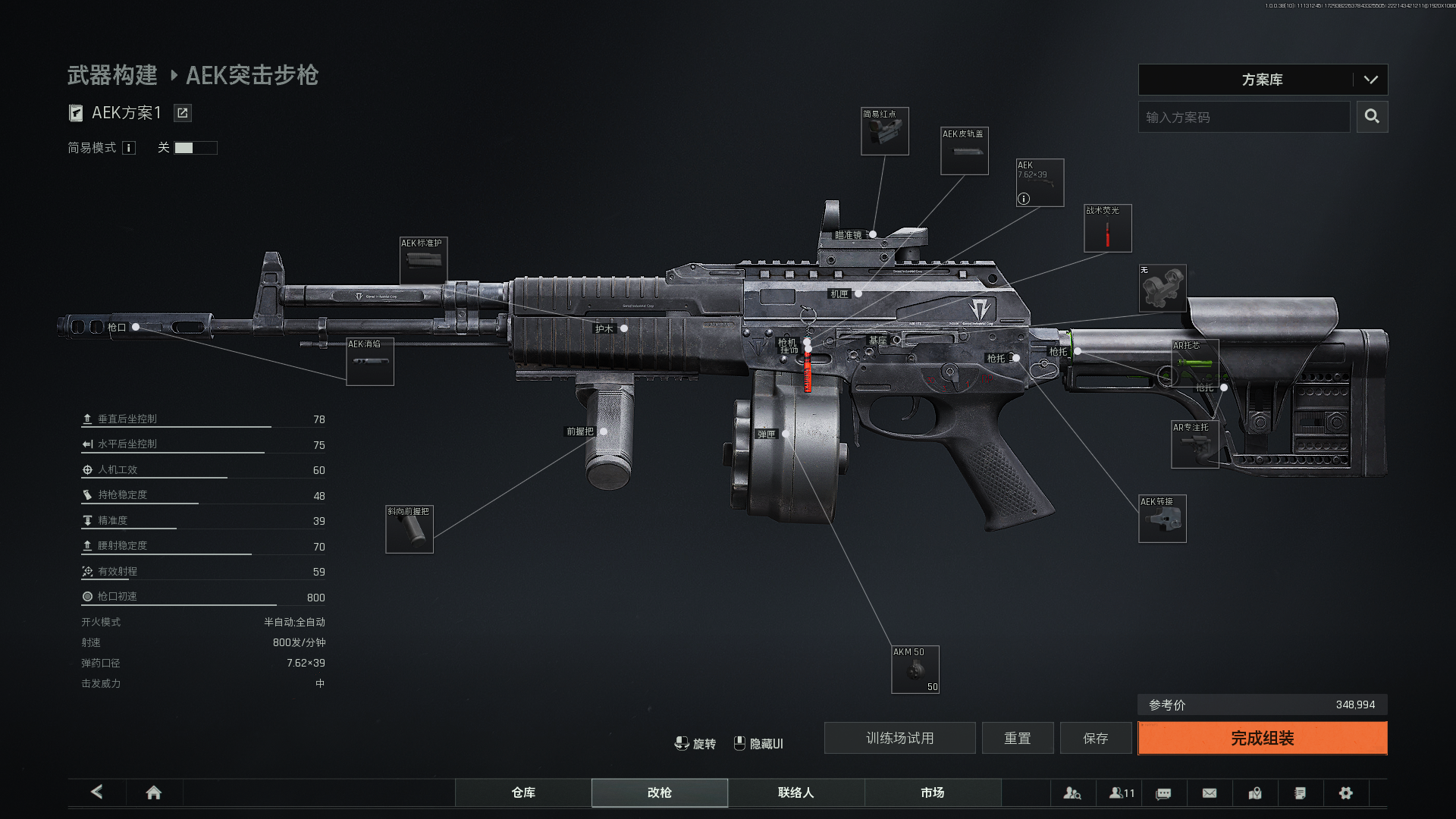Open the AEK方案1 share icon
The width and height of the screenshot is (1456, 819).
[182, 113]
